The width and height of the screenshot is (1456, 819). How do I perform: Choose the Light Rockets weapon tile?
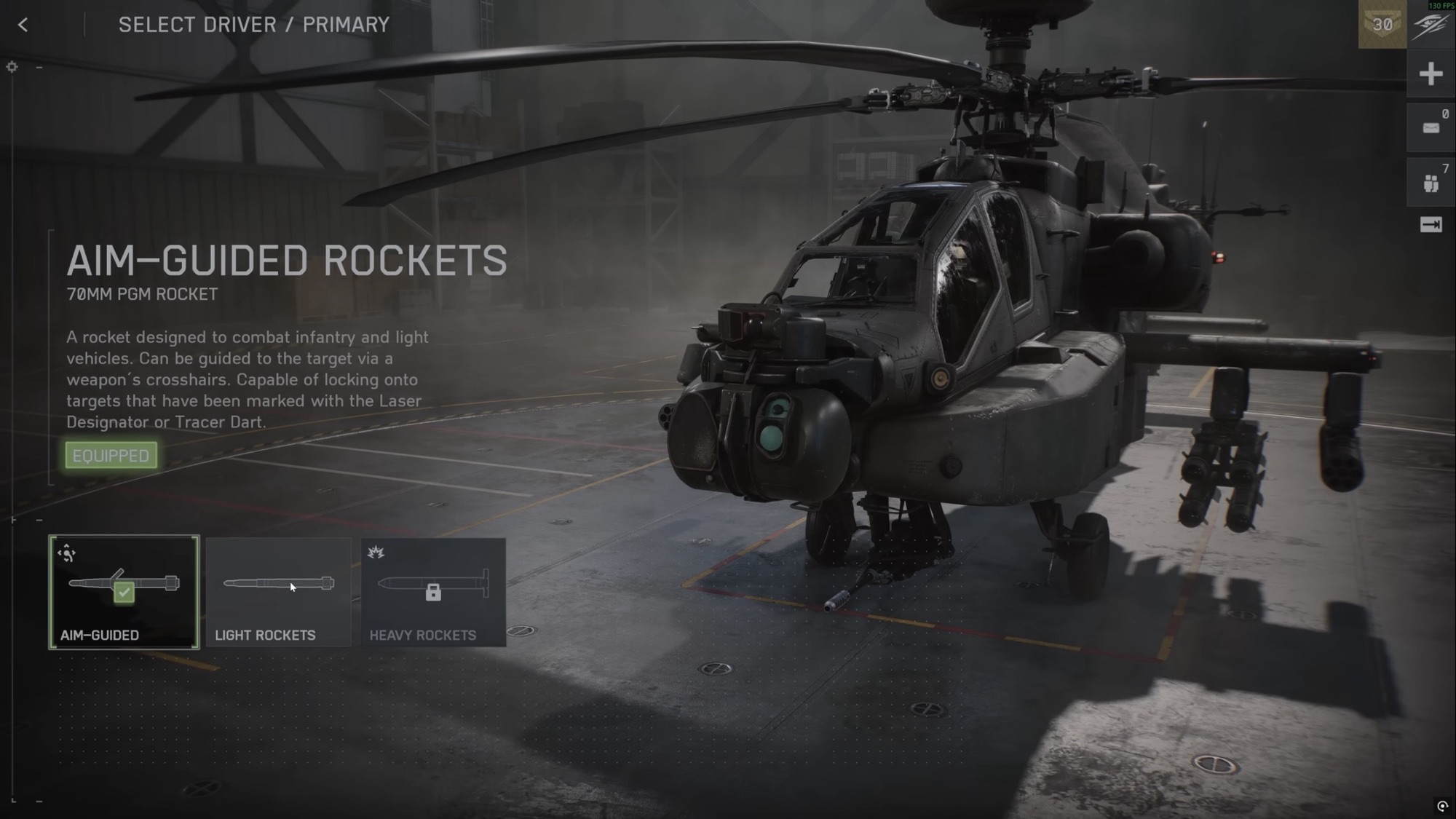[x=279, y=592]
